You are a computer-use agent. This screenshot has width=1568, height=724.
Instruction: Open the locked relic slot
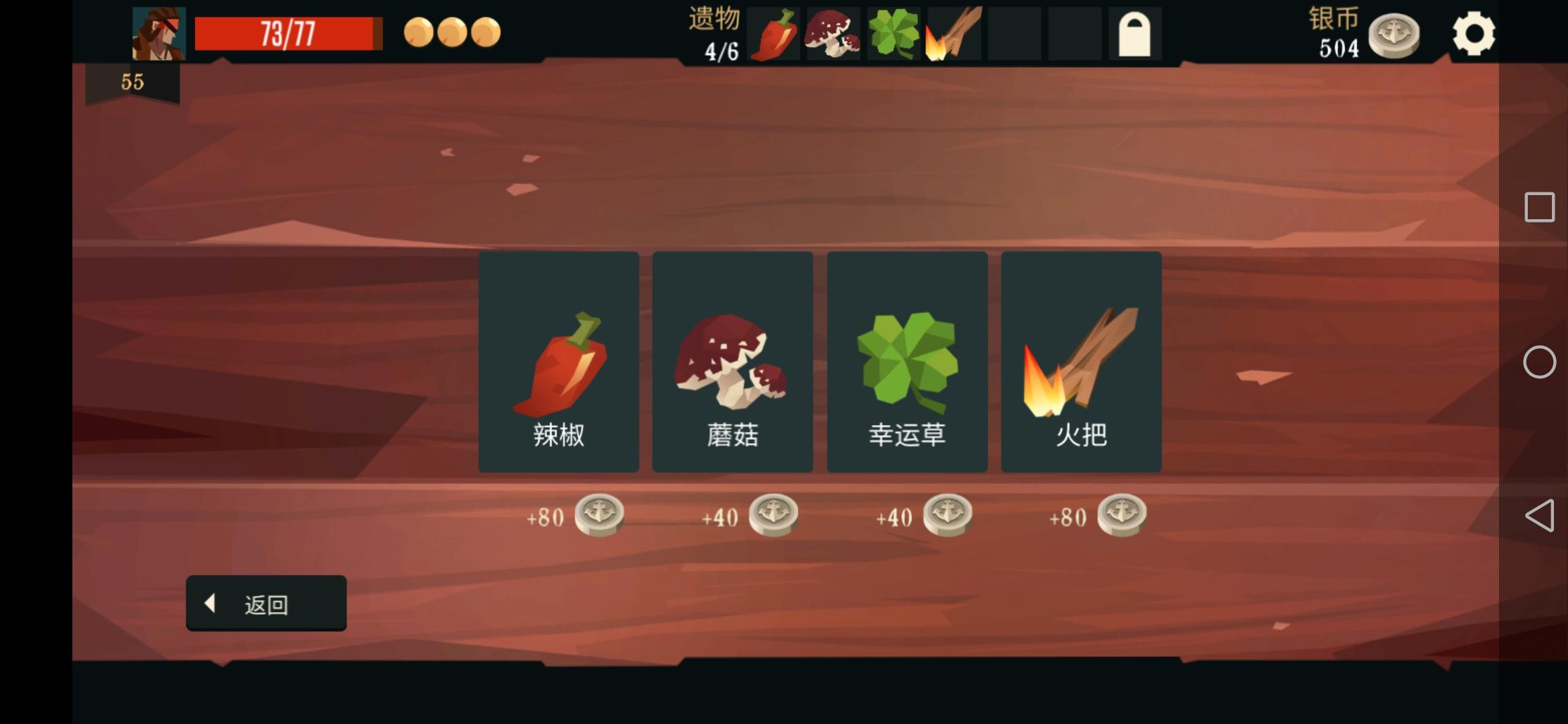[x=1136, y=34]
